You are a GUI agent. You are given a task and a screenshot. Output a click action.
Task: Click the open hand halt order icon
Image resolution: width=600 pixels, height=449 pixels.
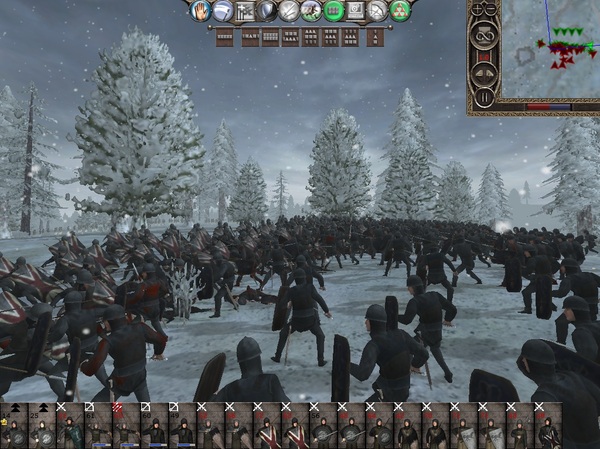click(x=200, y=11)
